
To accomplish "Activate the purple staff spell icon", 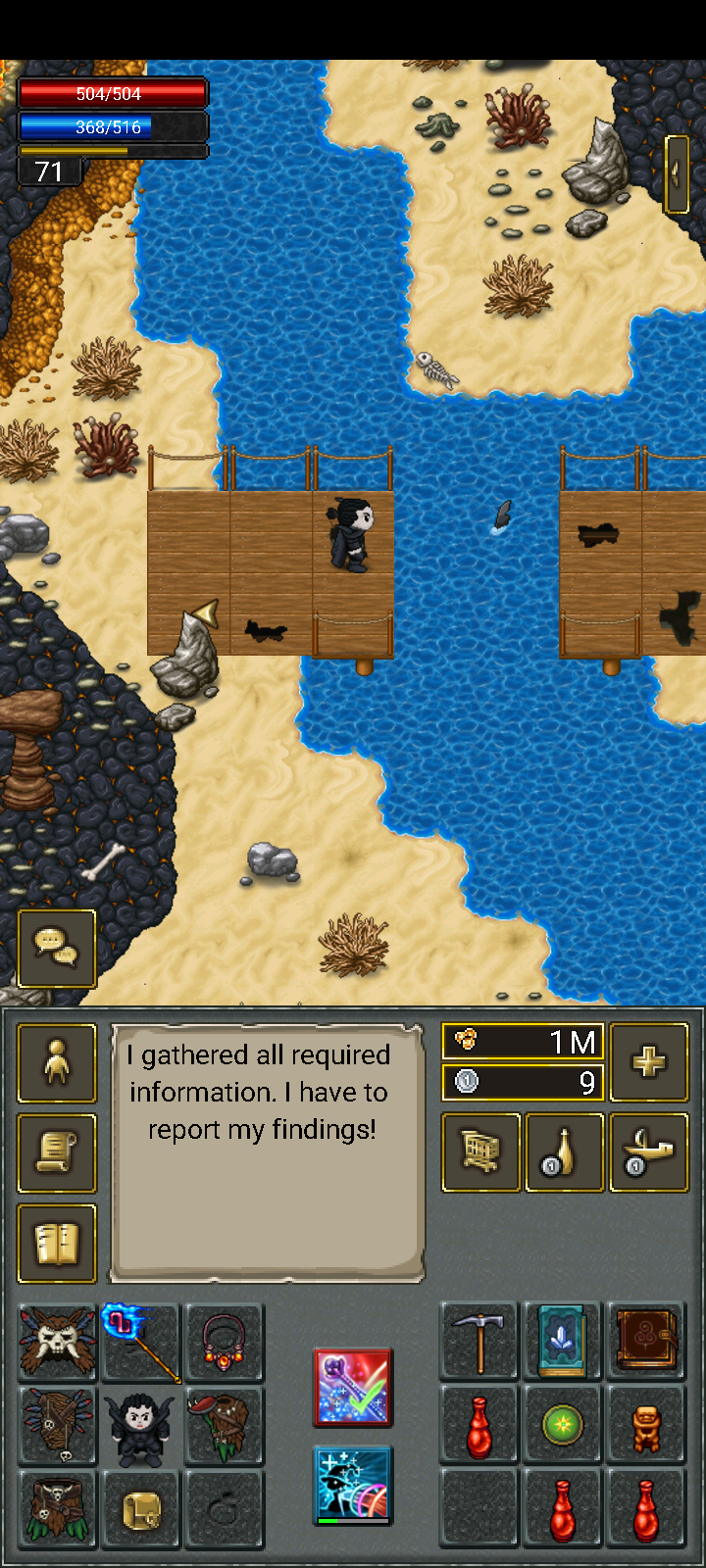I will pyautogui.click(x=353, y=1388).
